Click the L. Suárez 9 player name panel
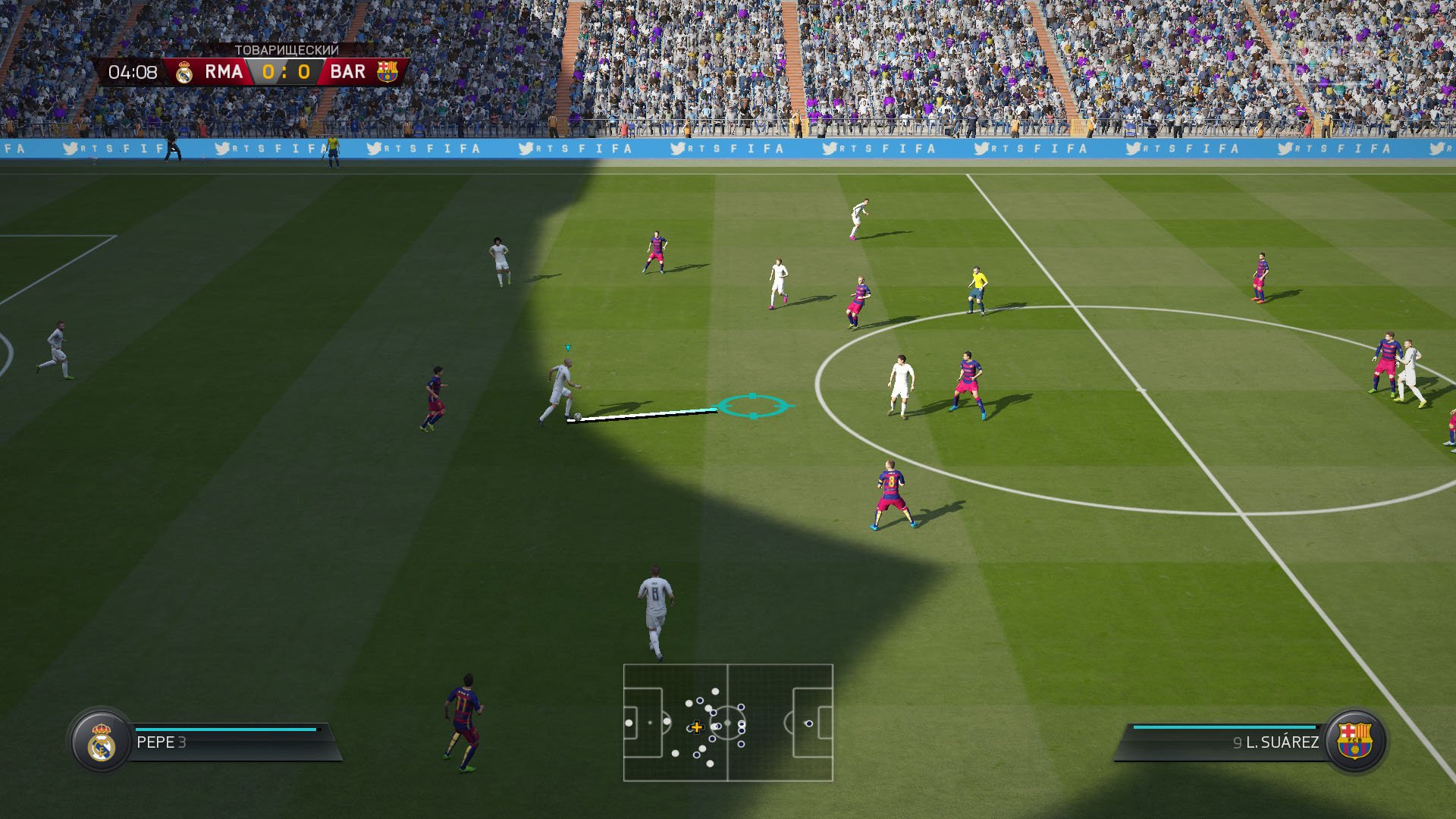Screen dimensions: 1456x819 tap(1228, 742)
